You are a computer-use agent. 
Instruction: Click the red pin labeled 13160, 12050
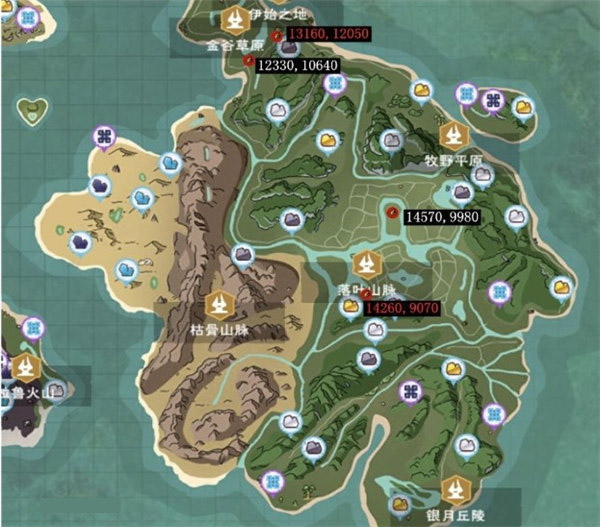point(277,36)
